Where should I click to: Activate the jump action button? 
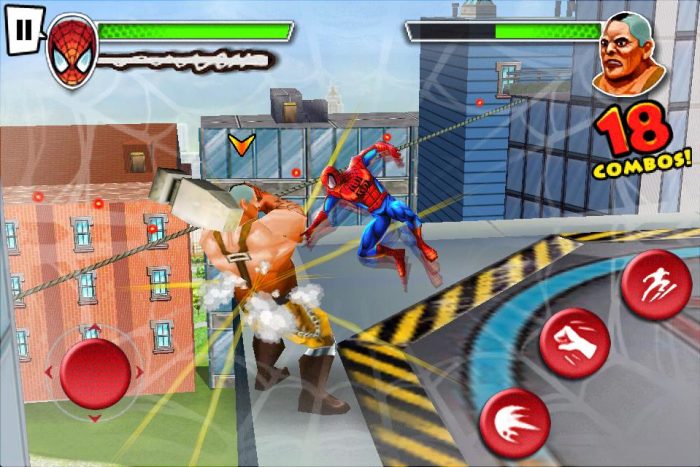point(655,285)
